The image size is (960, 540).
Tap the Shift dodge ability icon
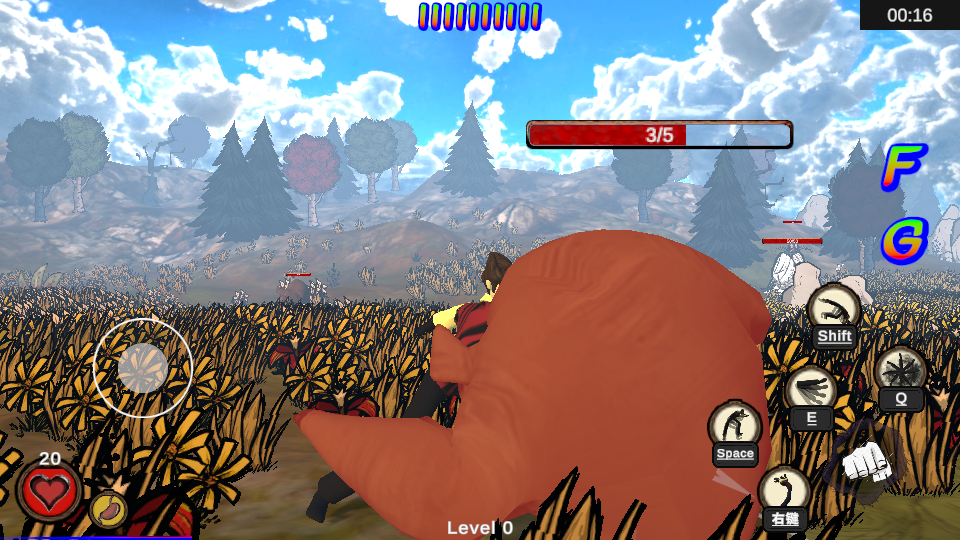(833, 310)
